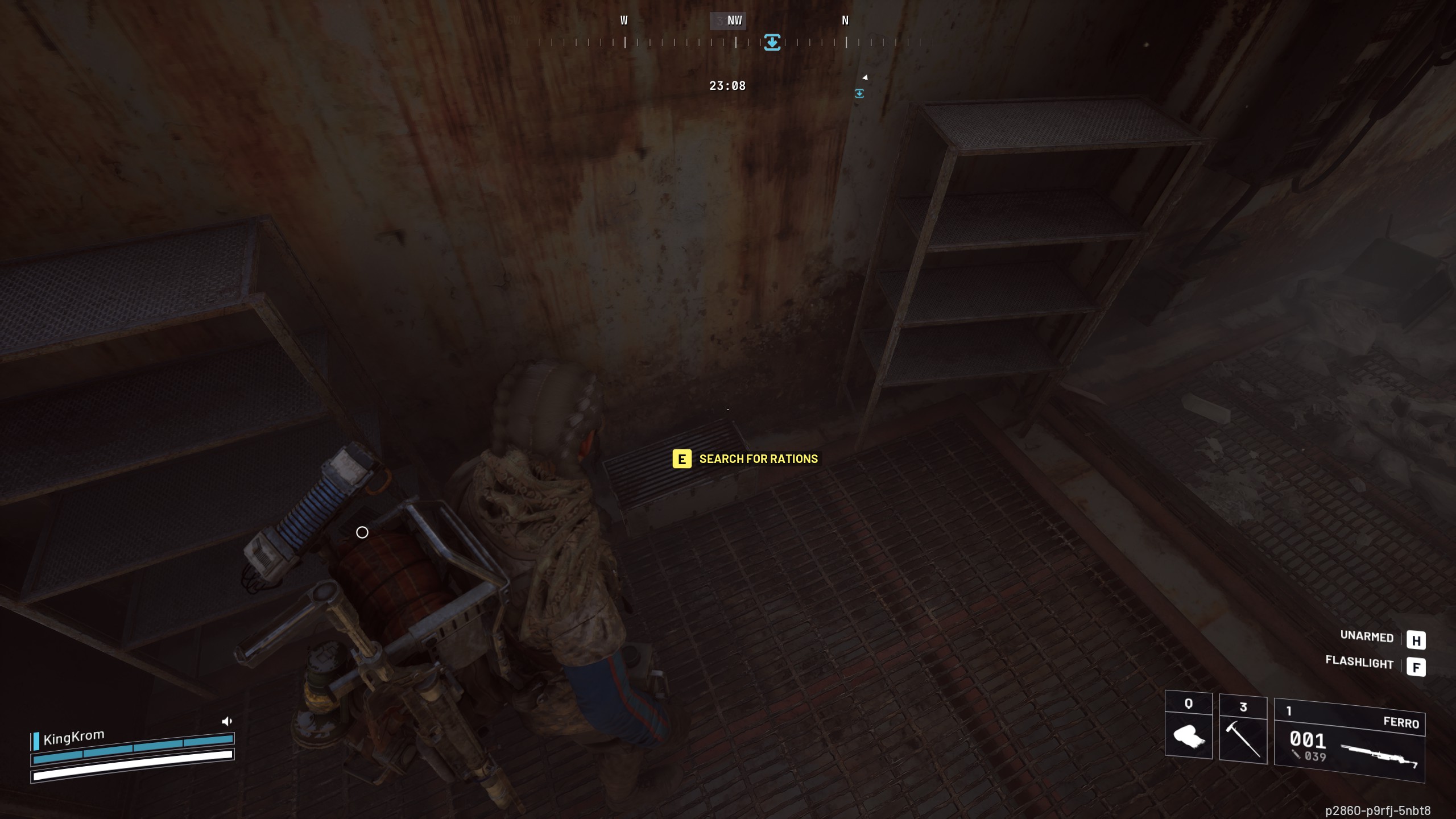Switch to unarmed via the H prompt
Screen dimensions: 1456x819
1418,638
